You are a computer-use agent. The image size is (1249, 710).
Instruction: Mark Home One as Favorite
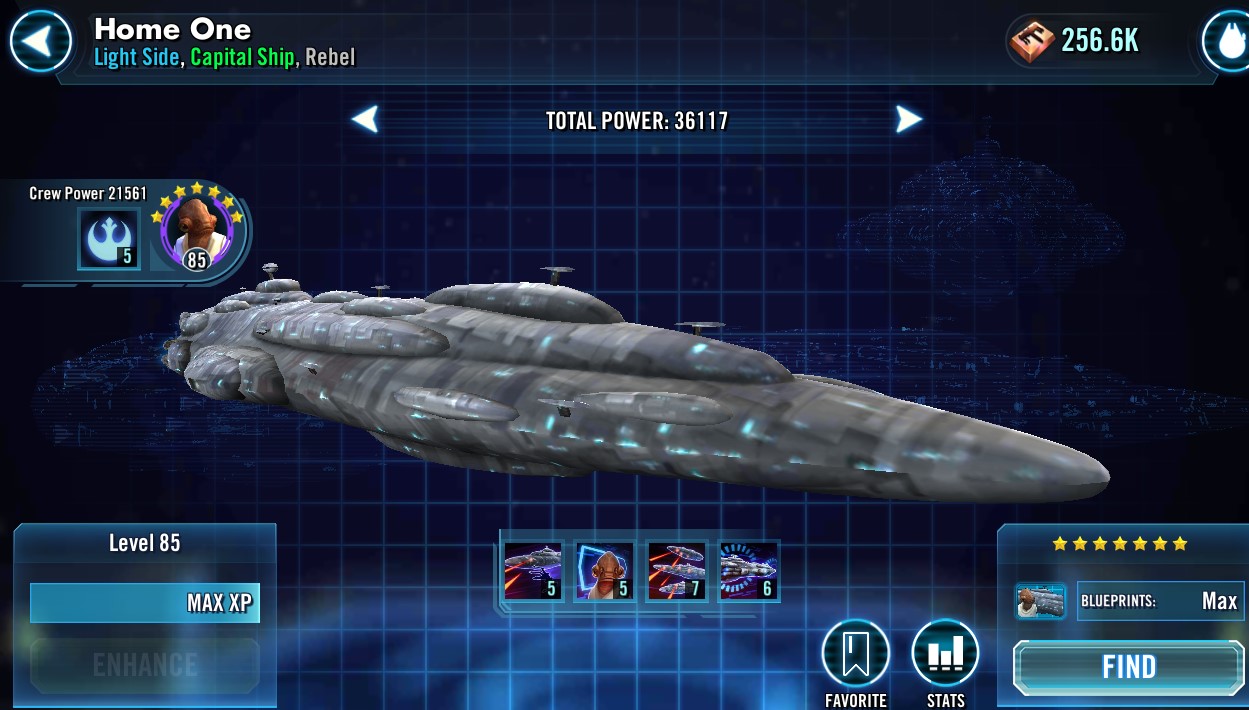tap(855, 655)
